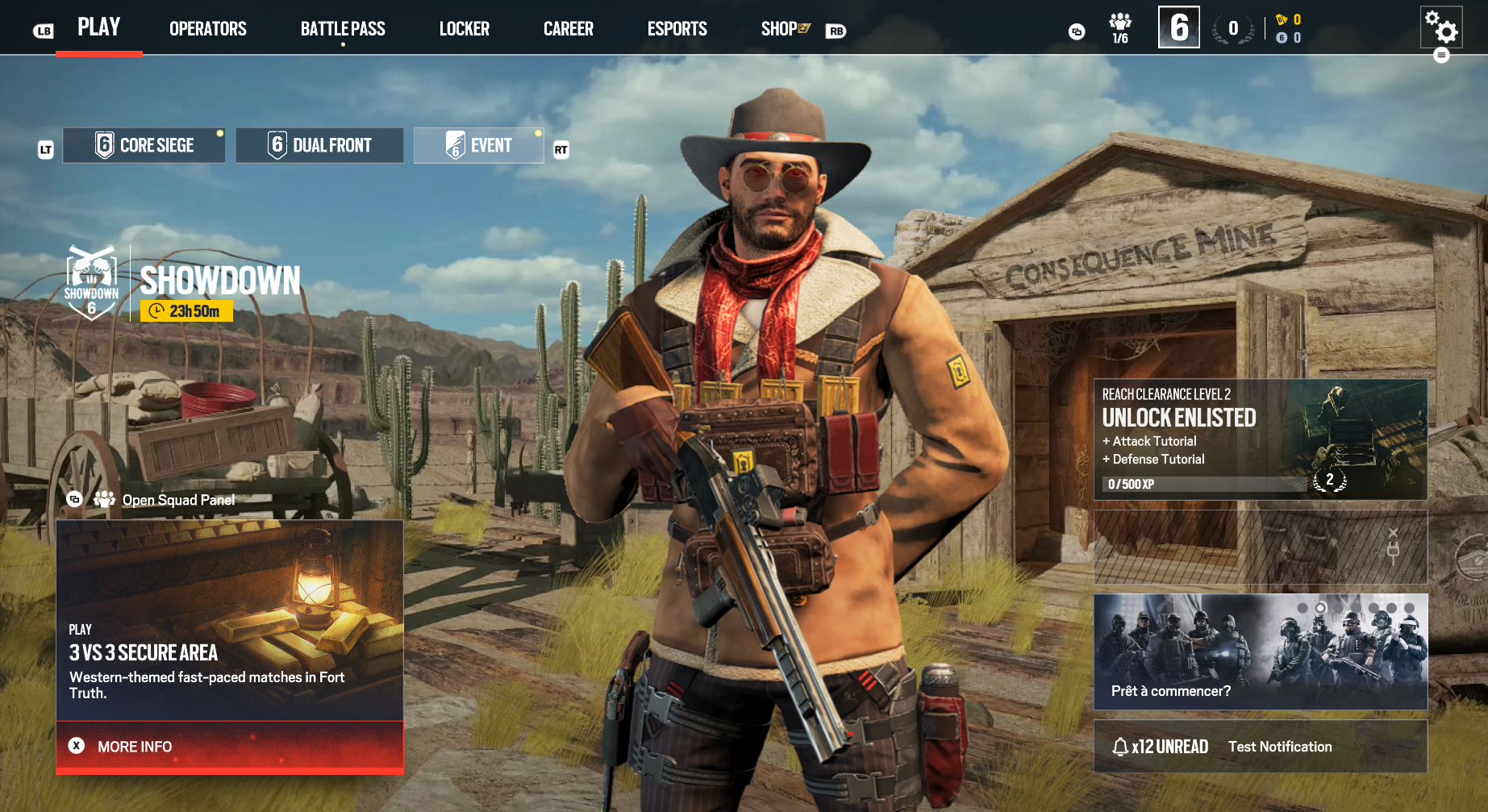Open the "Prêt à commencer?" news tile
Viewport: 1488px width, 812px height.
pyautogui.click(x=1260, y=652)
